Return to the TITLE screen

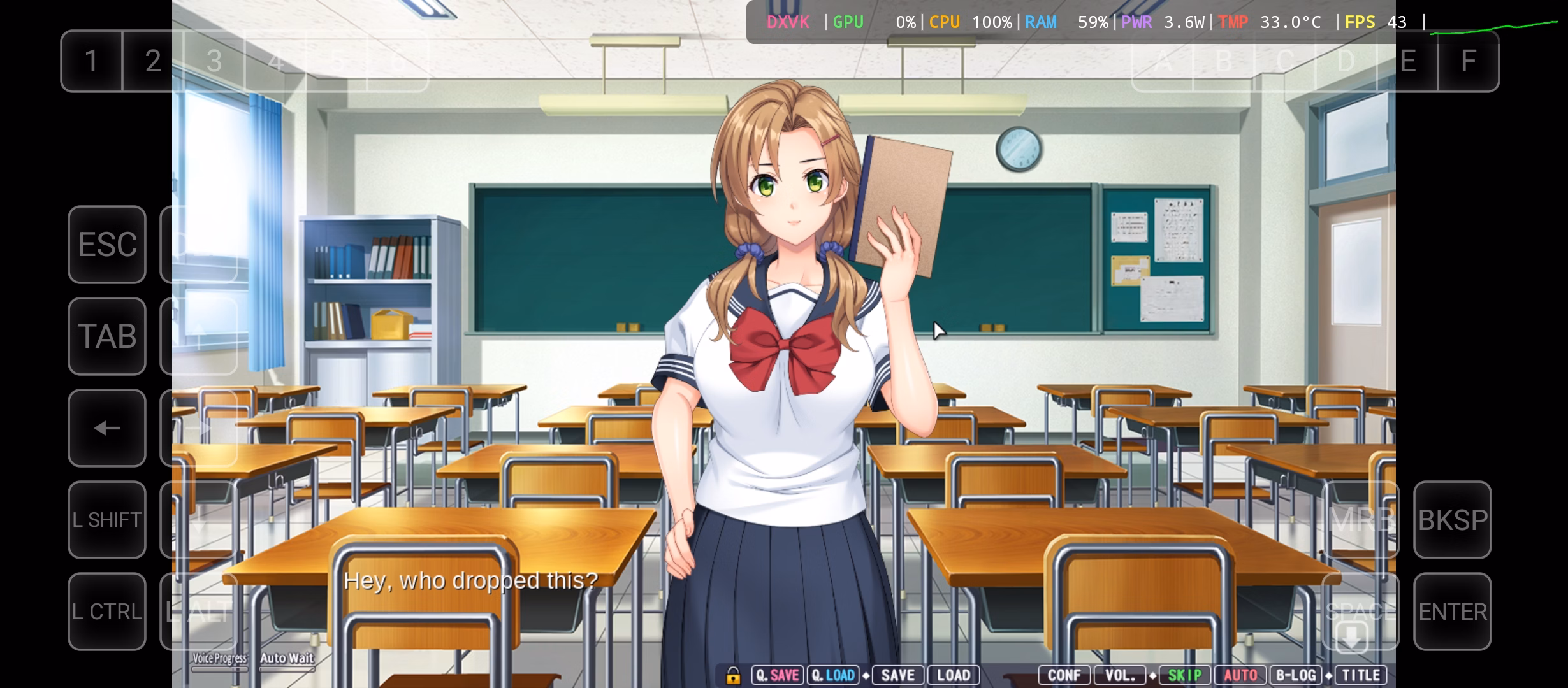click(x=1361, y=675)
